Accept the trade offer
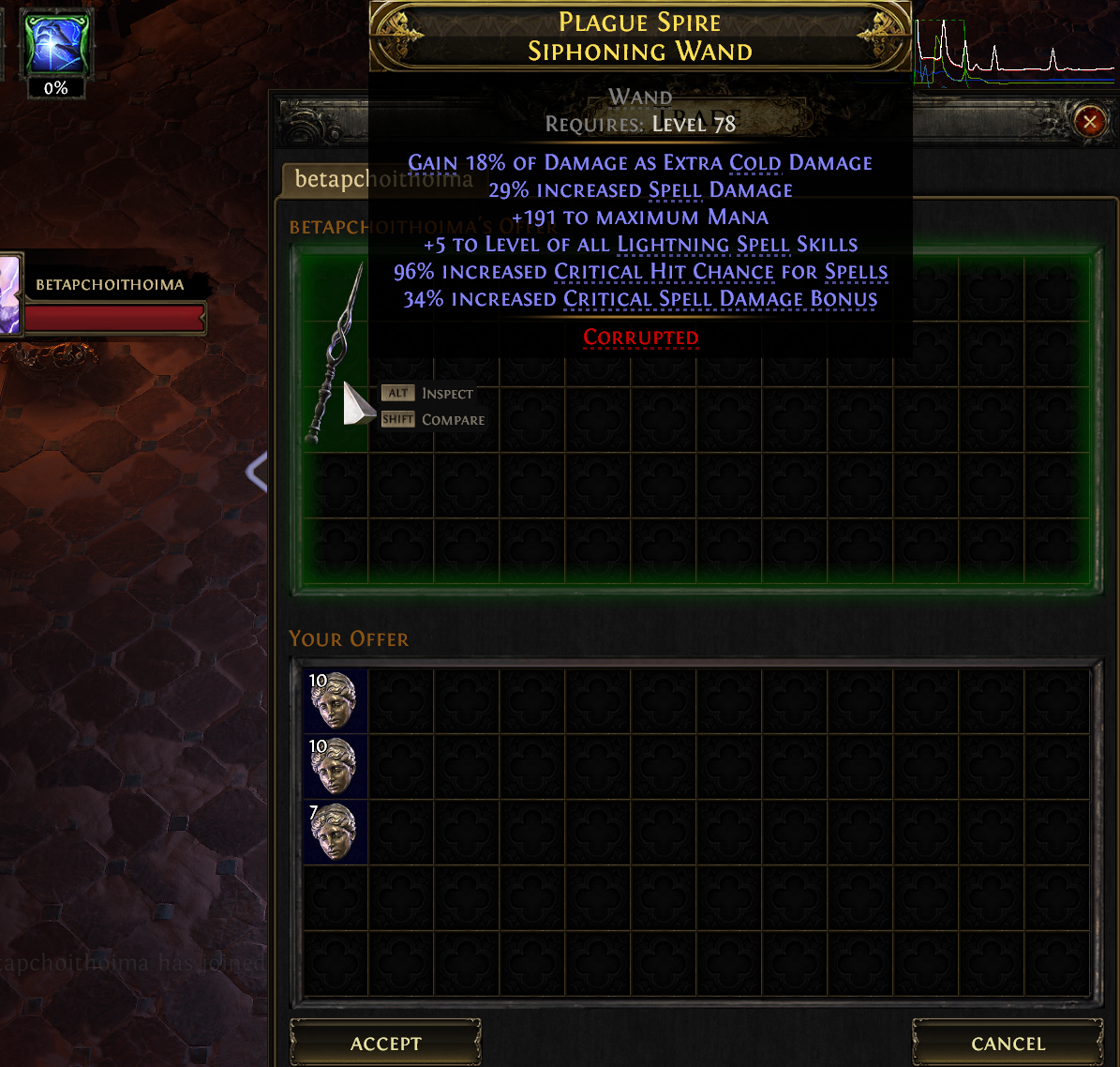The height and width of the screenshot is (1067, 1120). coord(385,1044)
